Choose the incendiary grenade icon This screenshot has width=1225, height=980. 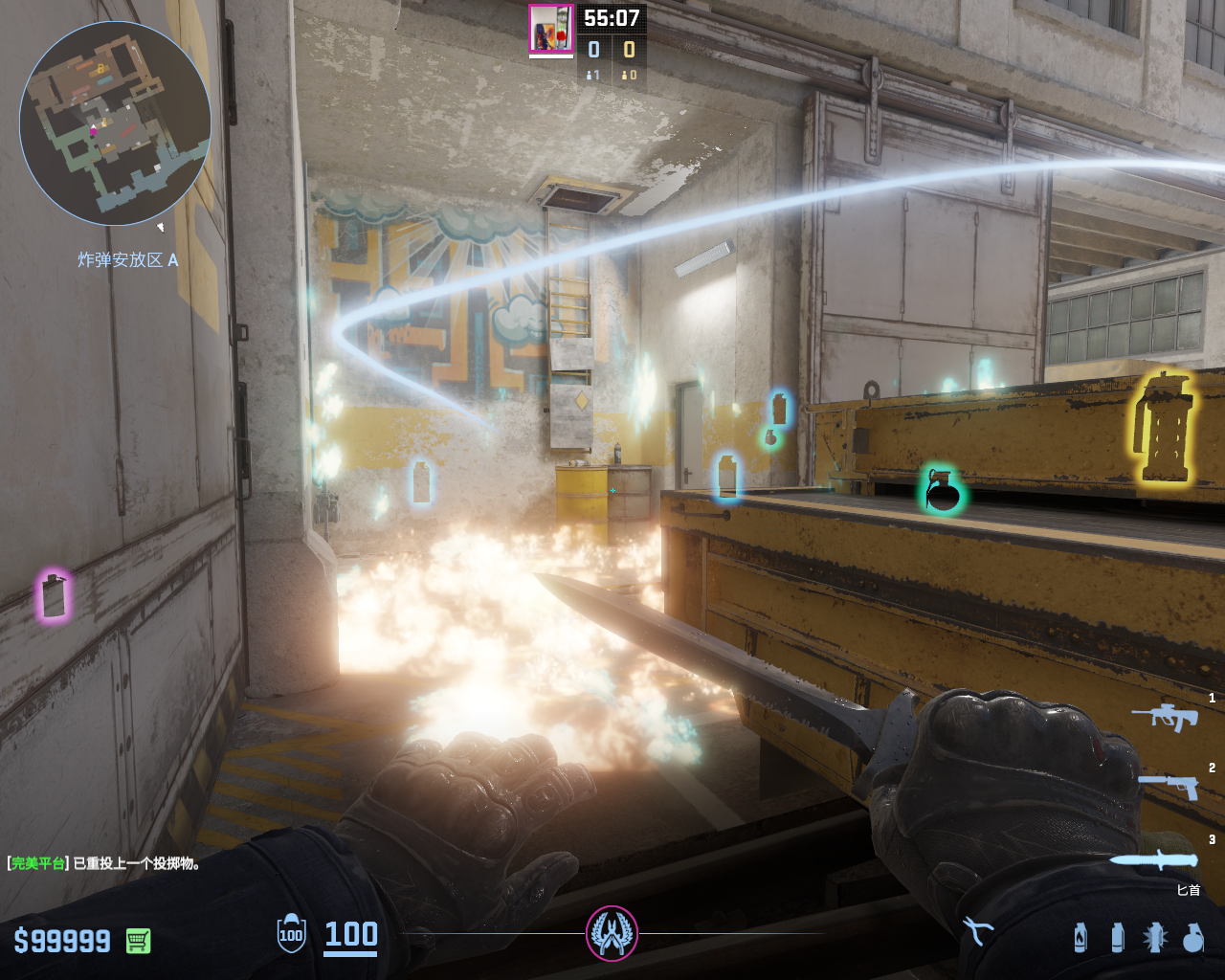coord(1080,937)
